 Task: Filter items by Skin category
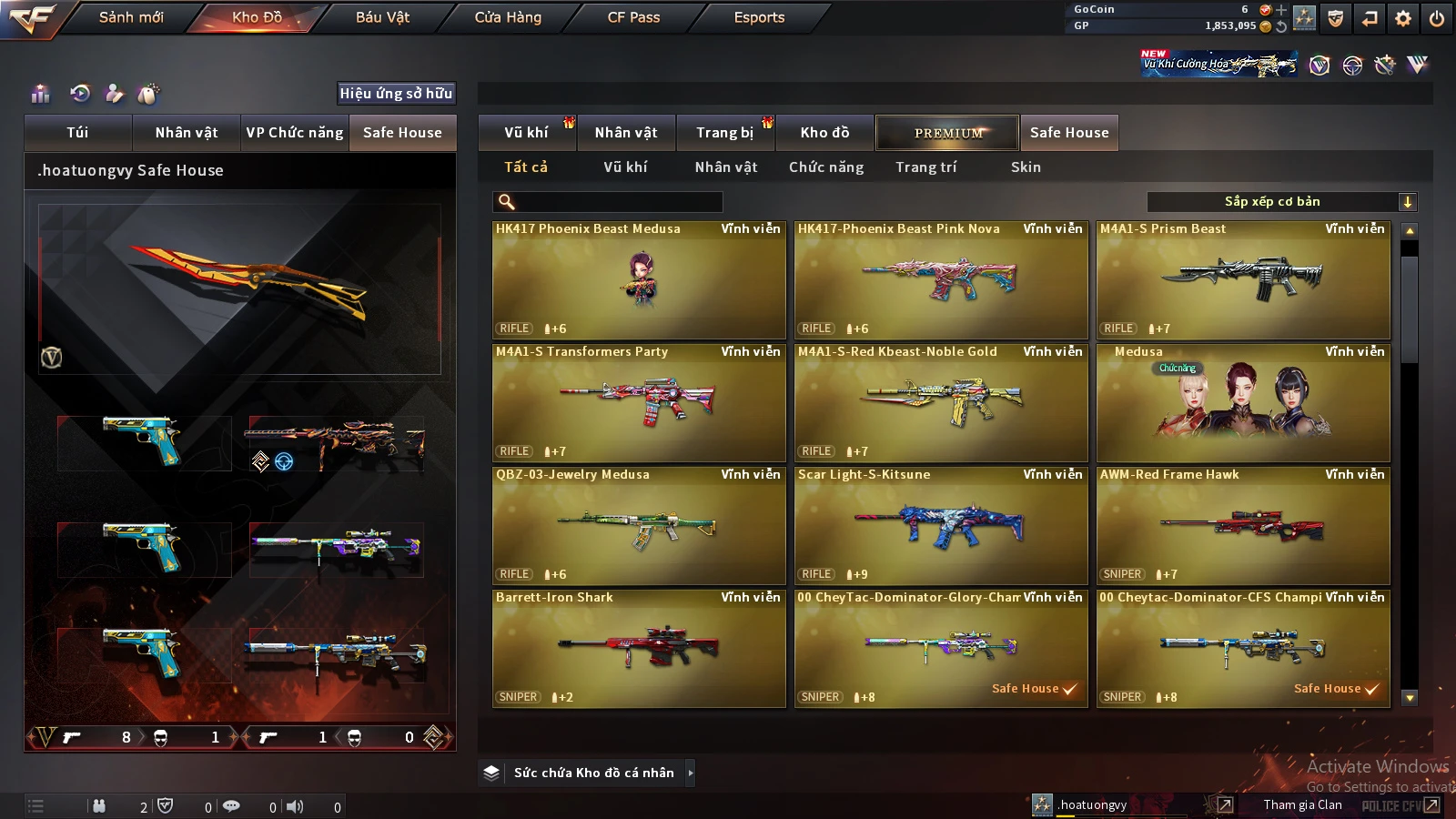tap(1026, 167)
